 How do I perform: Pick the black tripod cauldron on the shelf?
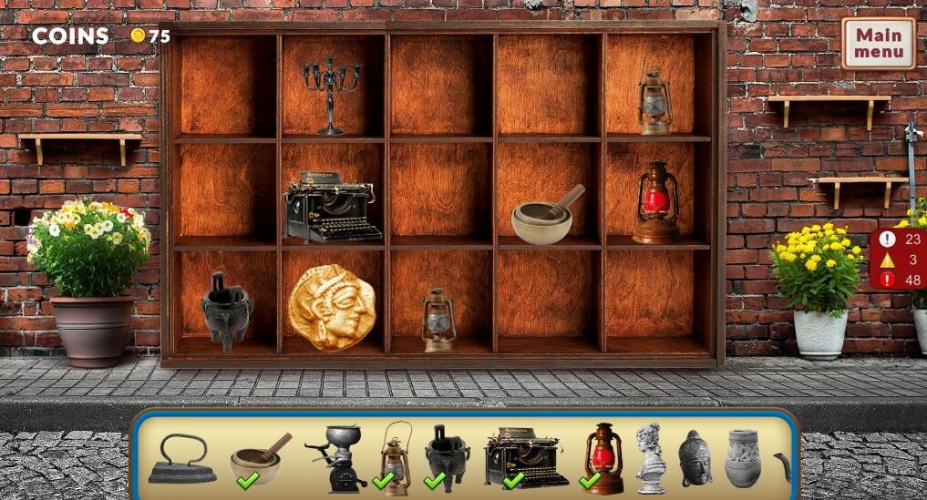(x=225, y=309)
